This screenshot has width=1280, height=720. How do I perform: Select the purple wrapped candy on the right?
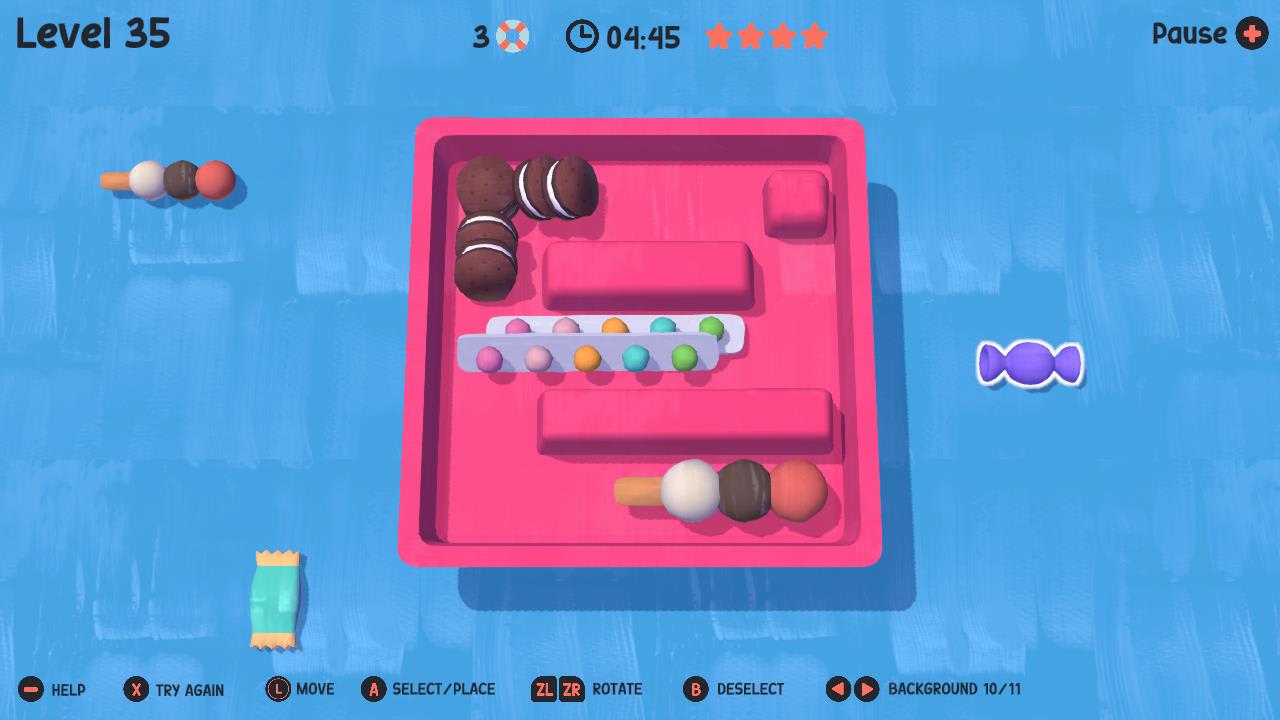(x=1030, y=363)
